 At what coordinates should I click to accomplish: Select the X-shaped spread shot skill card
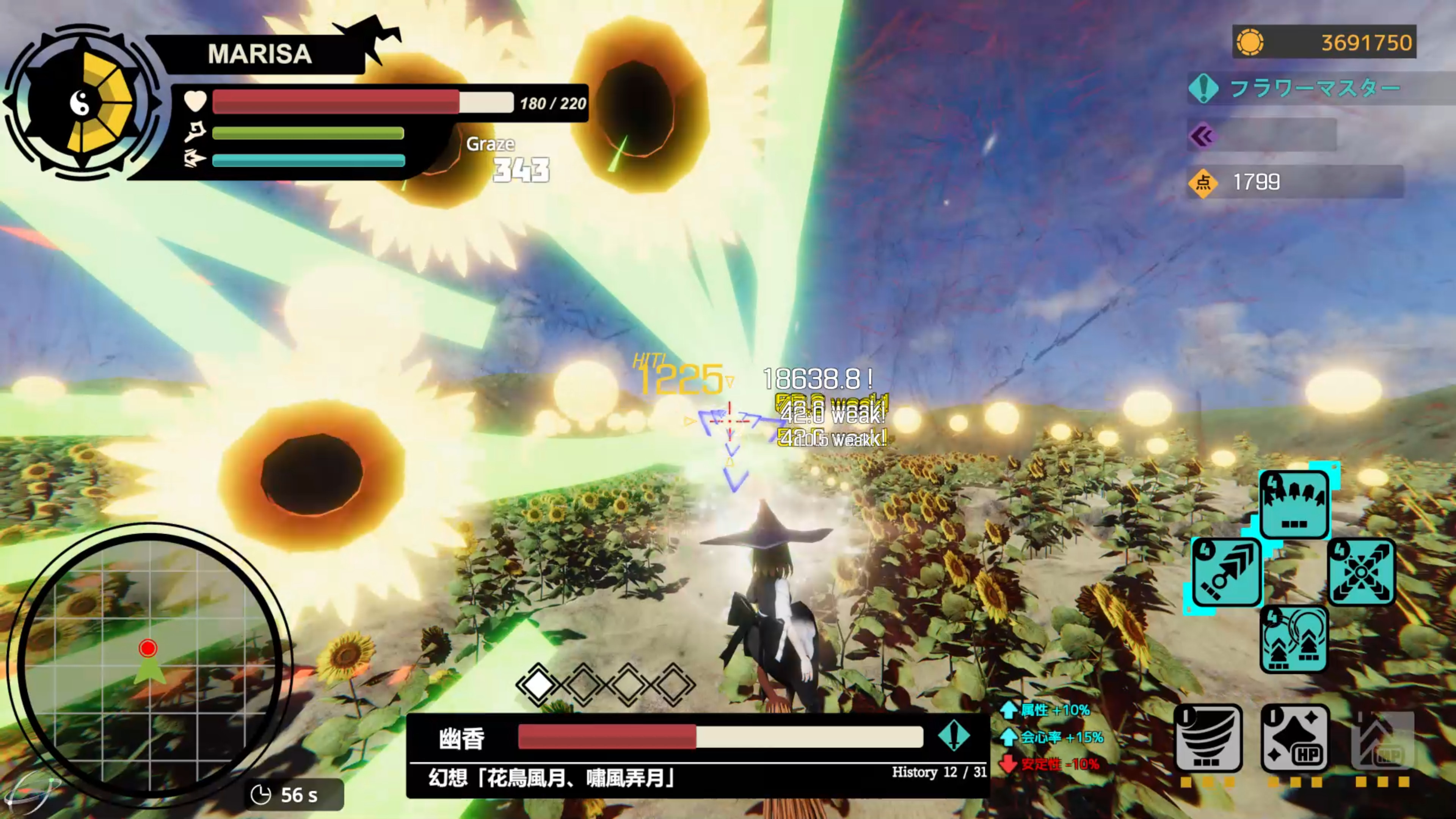1361,571
